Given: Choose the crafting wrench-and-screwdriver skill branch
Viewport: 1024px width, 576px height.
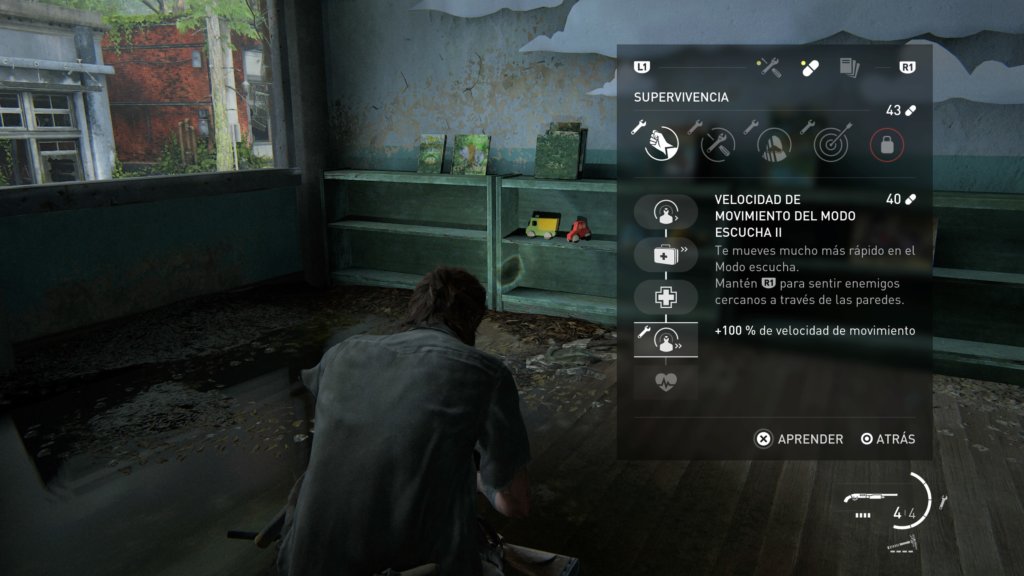Looking at the screenshot, I should tap(717, 145).
